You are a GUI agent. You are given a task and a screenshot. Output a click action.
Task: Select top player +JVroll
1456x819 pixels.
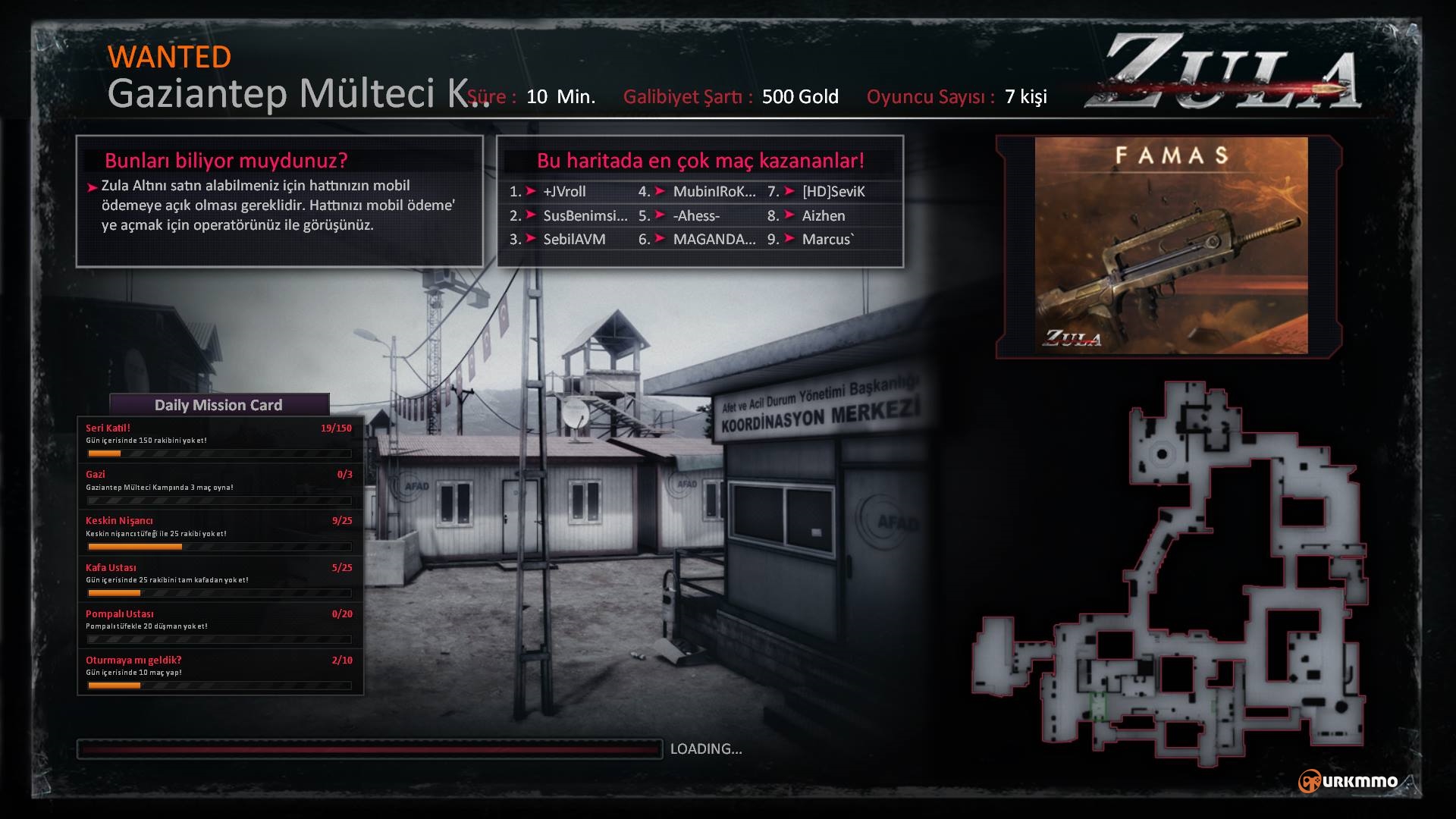pos(564,192)
